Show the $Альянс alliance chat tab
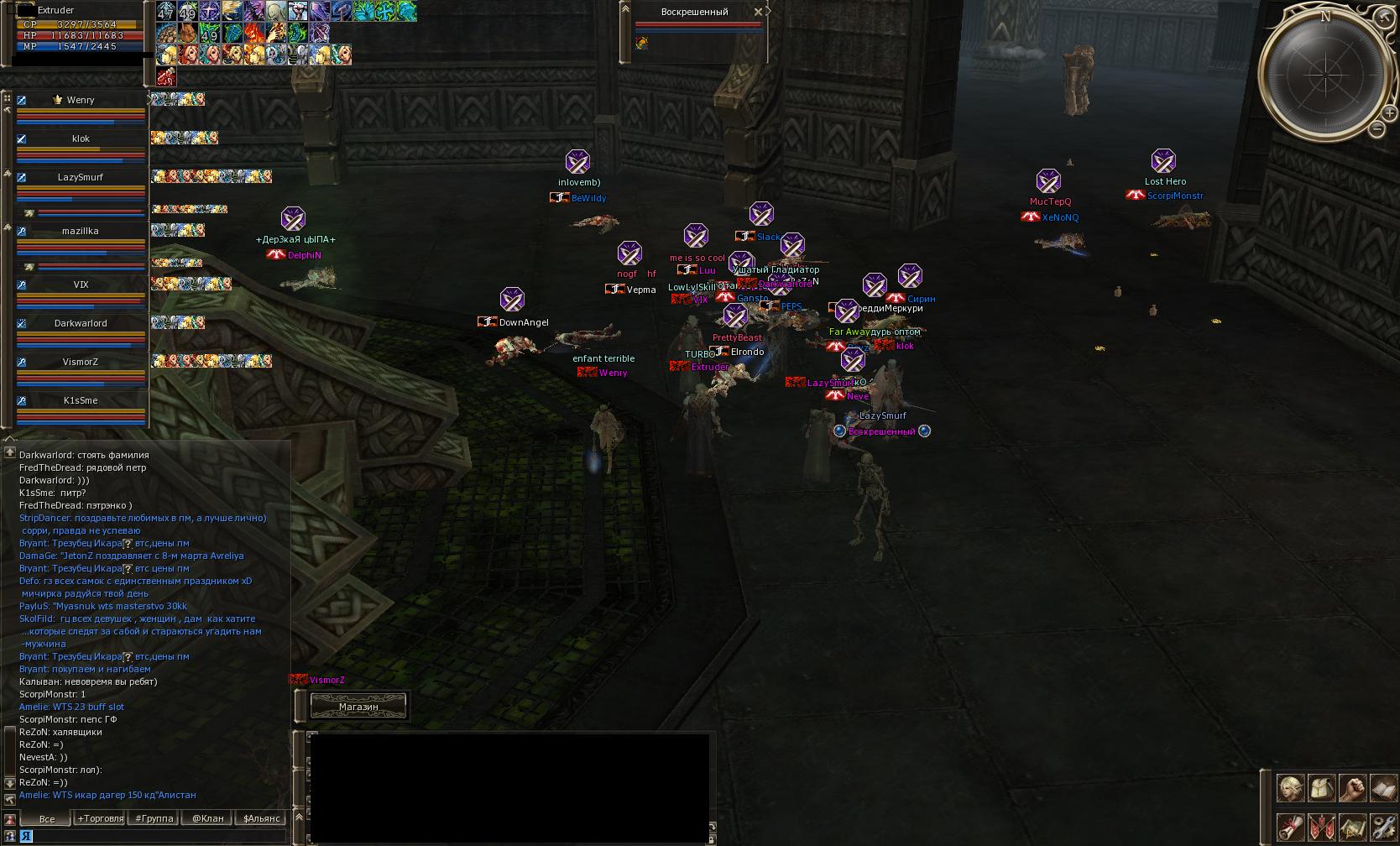This screenshot has height=846, width=1400. click(x=261, y=818)
